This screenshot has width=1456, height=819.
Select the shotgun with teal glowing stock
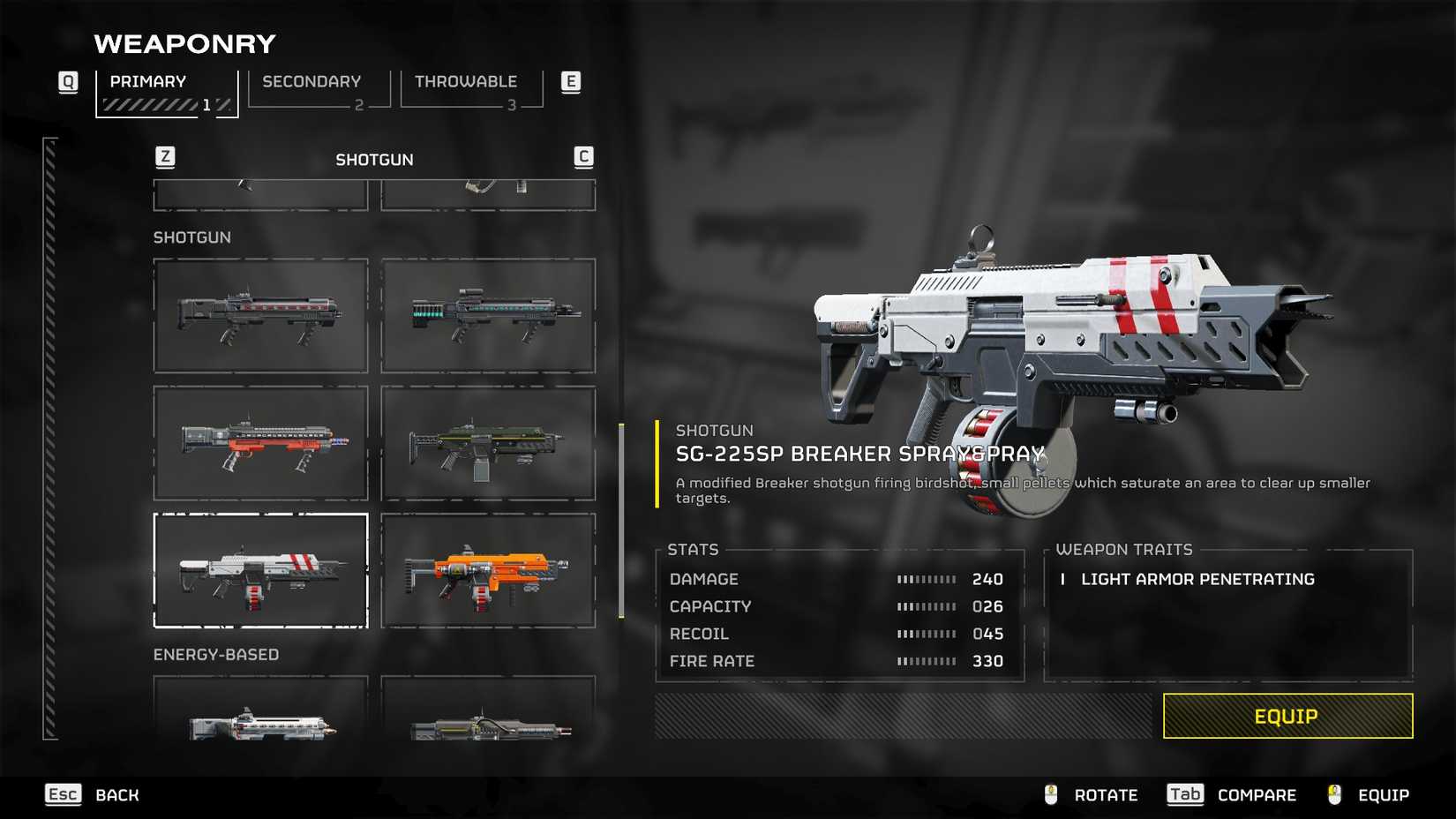(488, 316)
